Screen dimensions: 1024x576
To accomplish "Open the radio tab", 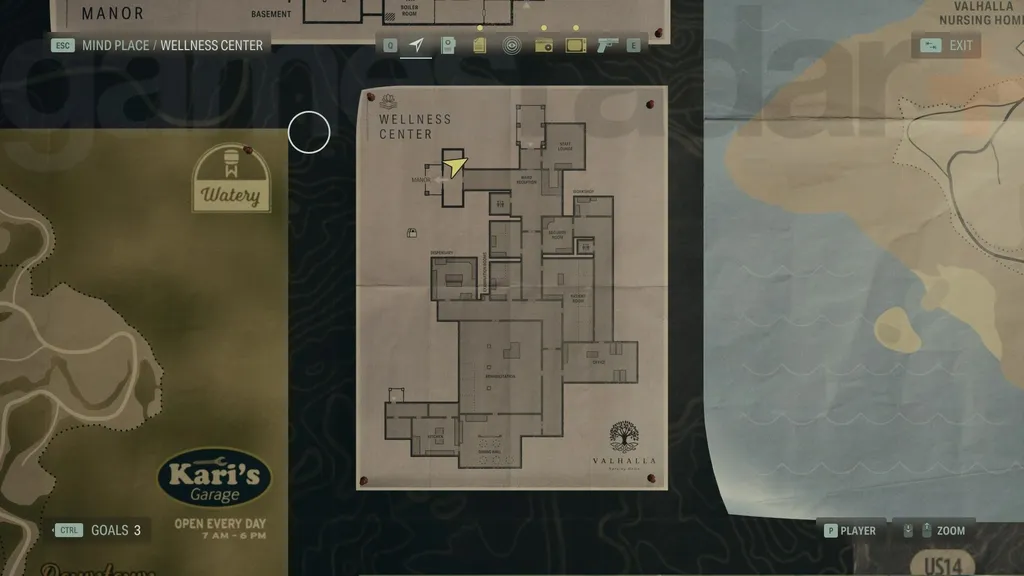I will point(543,45).
